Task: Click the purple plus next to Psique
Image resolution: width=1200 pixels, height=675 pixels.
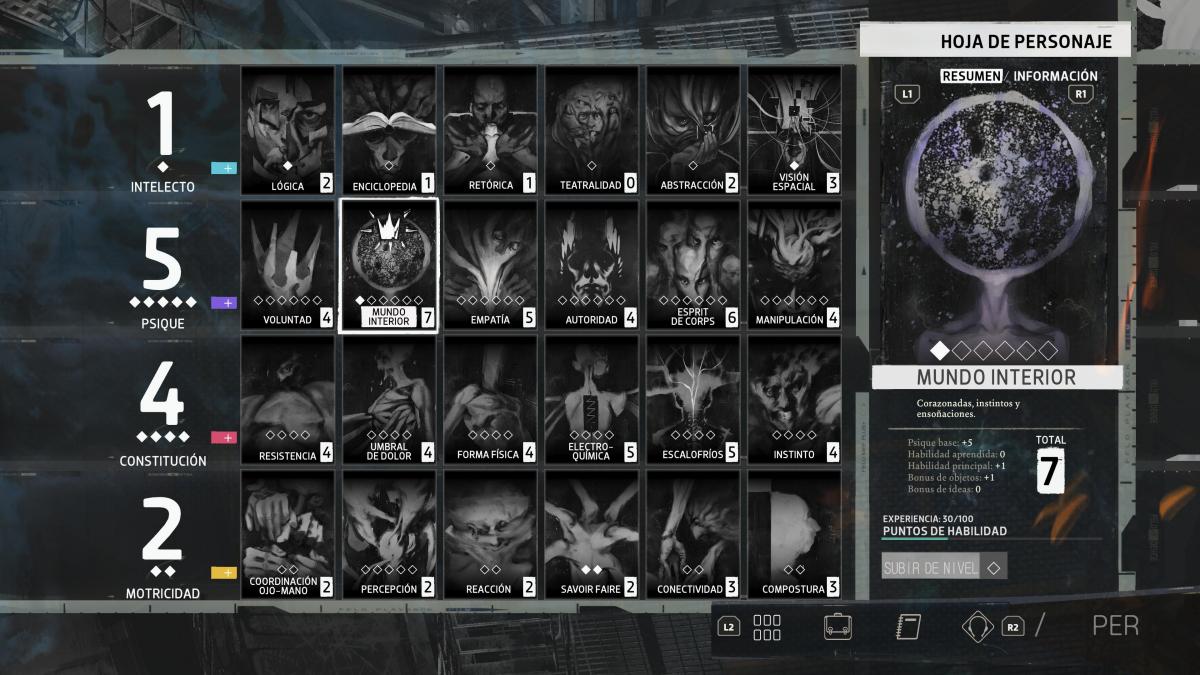Action: 224,303
